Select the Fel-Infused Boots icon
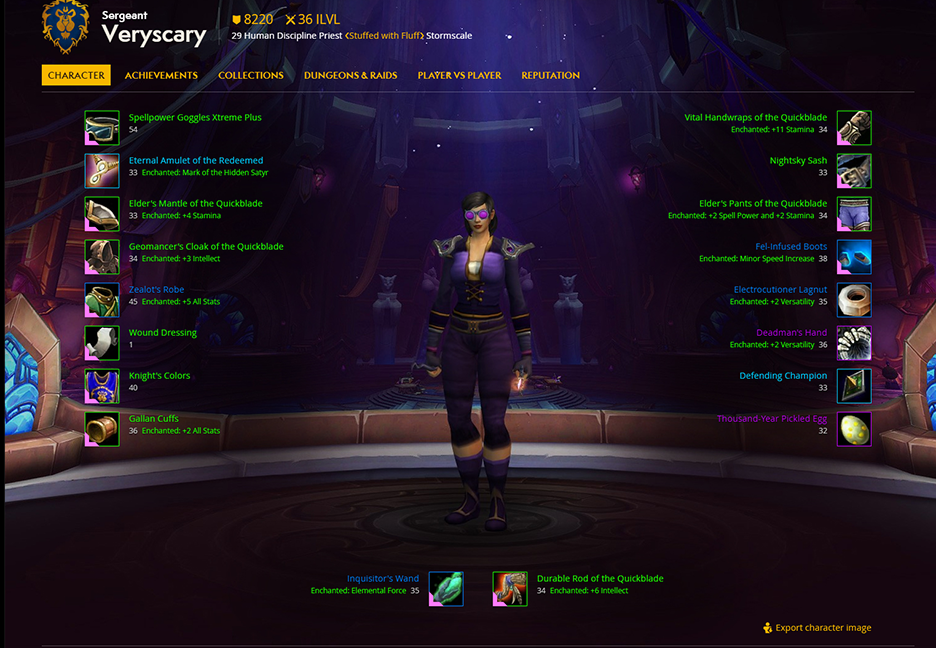This screenshot has height=648, width=936. (x=854, y=257)
